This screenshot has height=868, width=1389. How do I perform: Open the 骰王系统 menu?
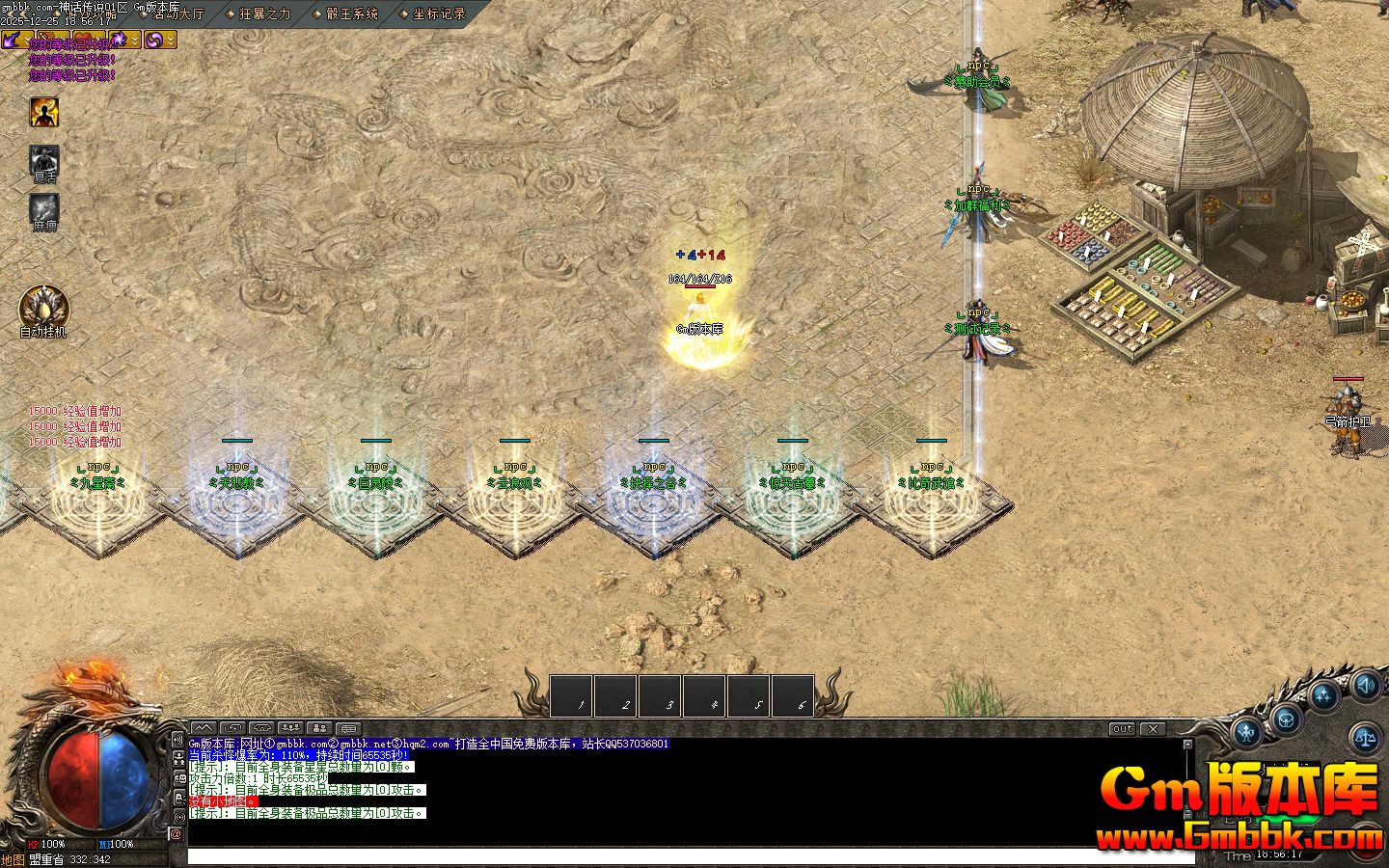tap(351, 14)
